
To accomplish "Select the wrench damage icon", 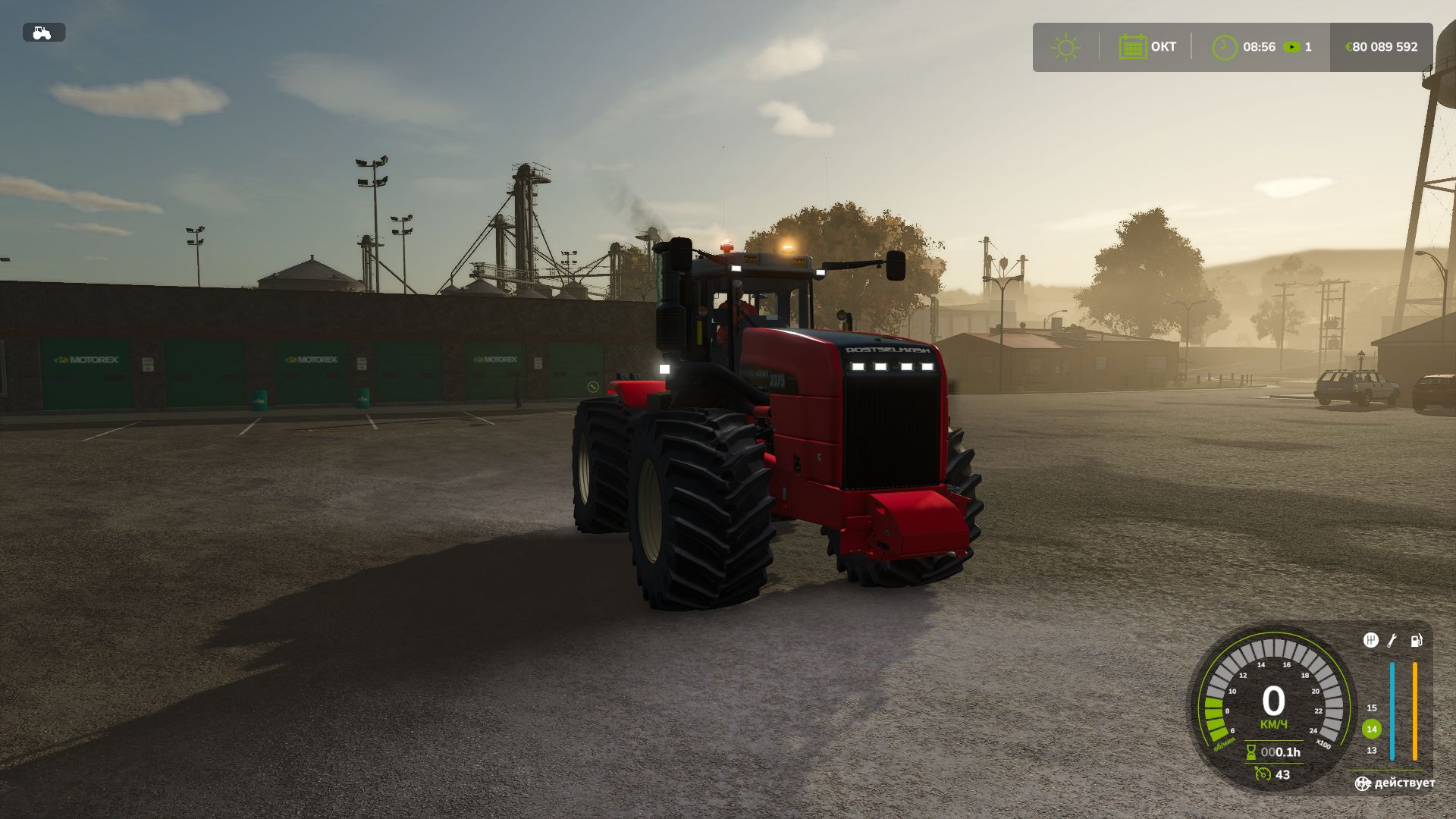I will (1392, 641).
